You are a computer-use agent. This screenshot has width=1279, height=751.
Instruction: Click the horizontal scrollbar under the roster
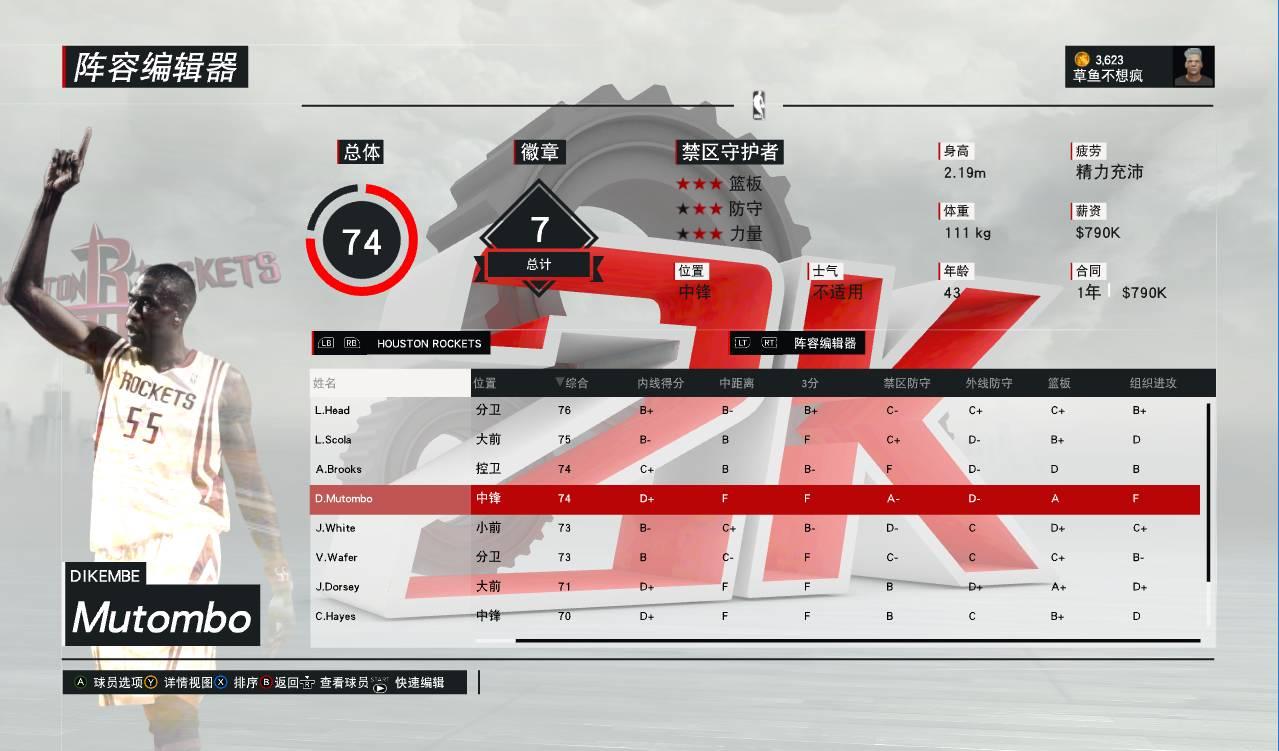[x=857, y=640]
